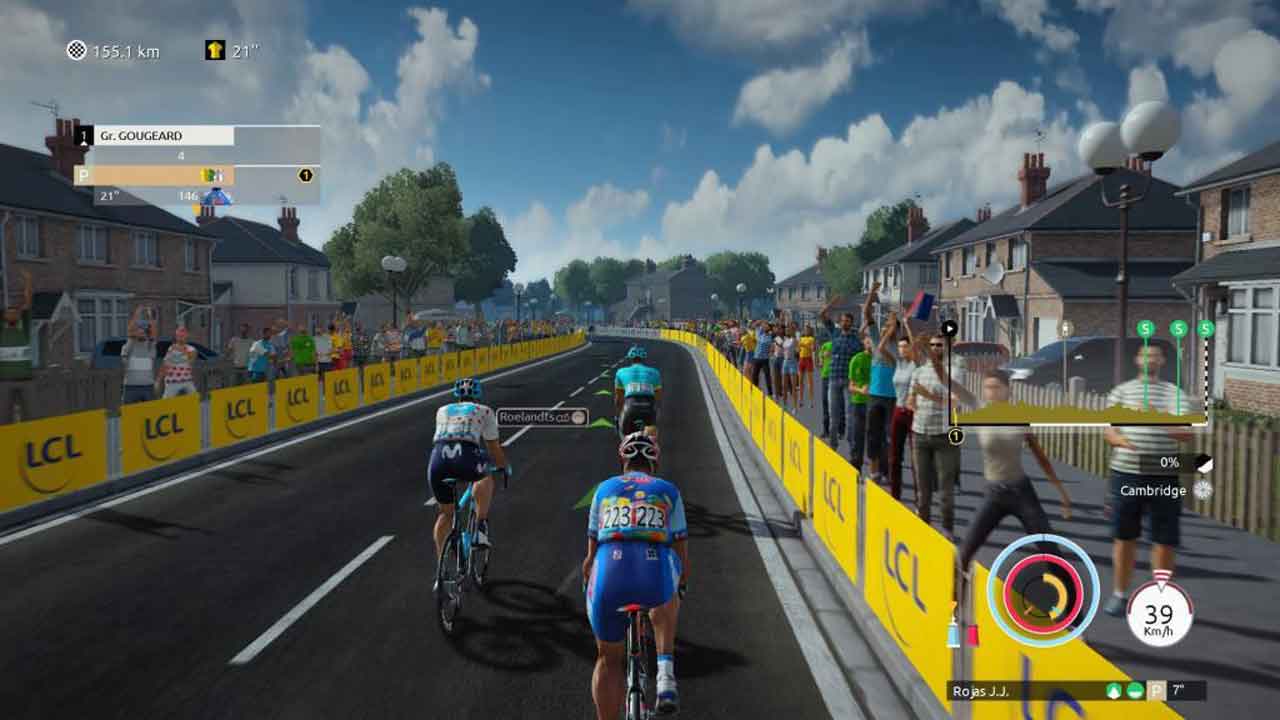This screenshot has width=1280, height=720.
Task: Click the yellow jersey icon
Action: [214, 51]
